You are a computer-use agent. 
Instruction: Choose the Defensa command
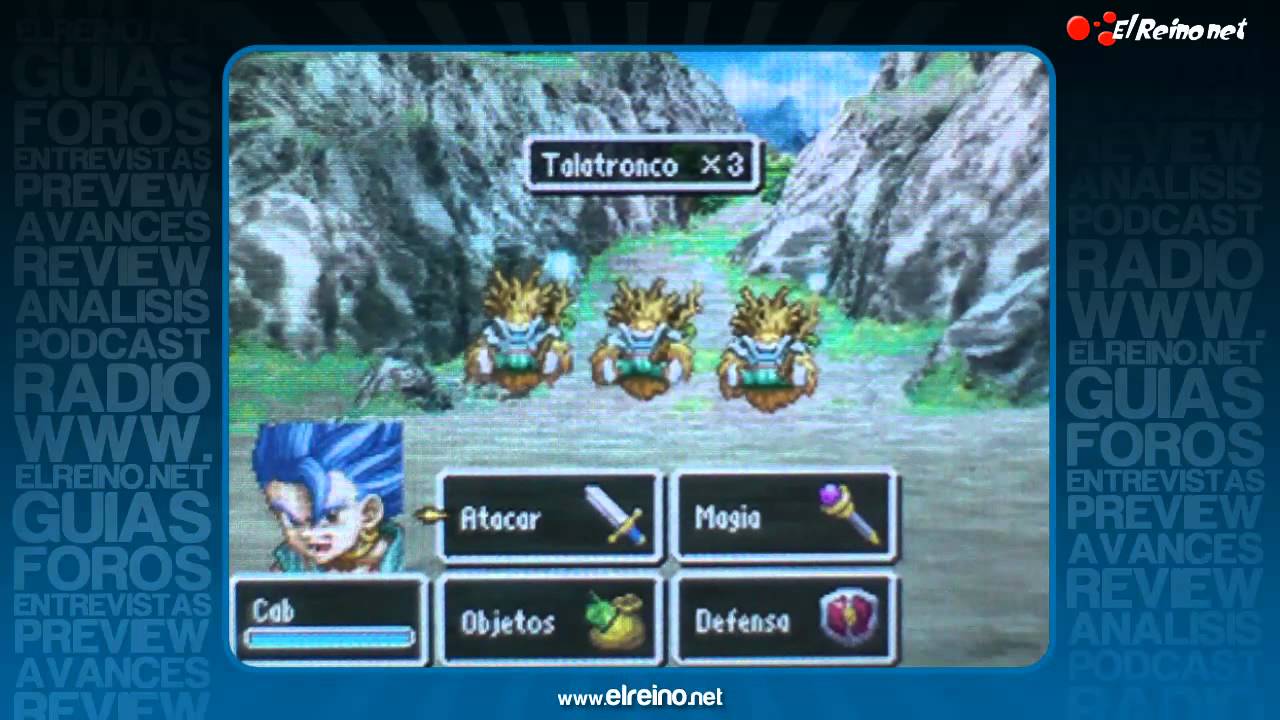click(x=784, y=620)
